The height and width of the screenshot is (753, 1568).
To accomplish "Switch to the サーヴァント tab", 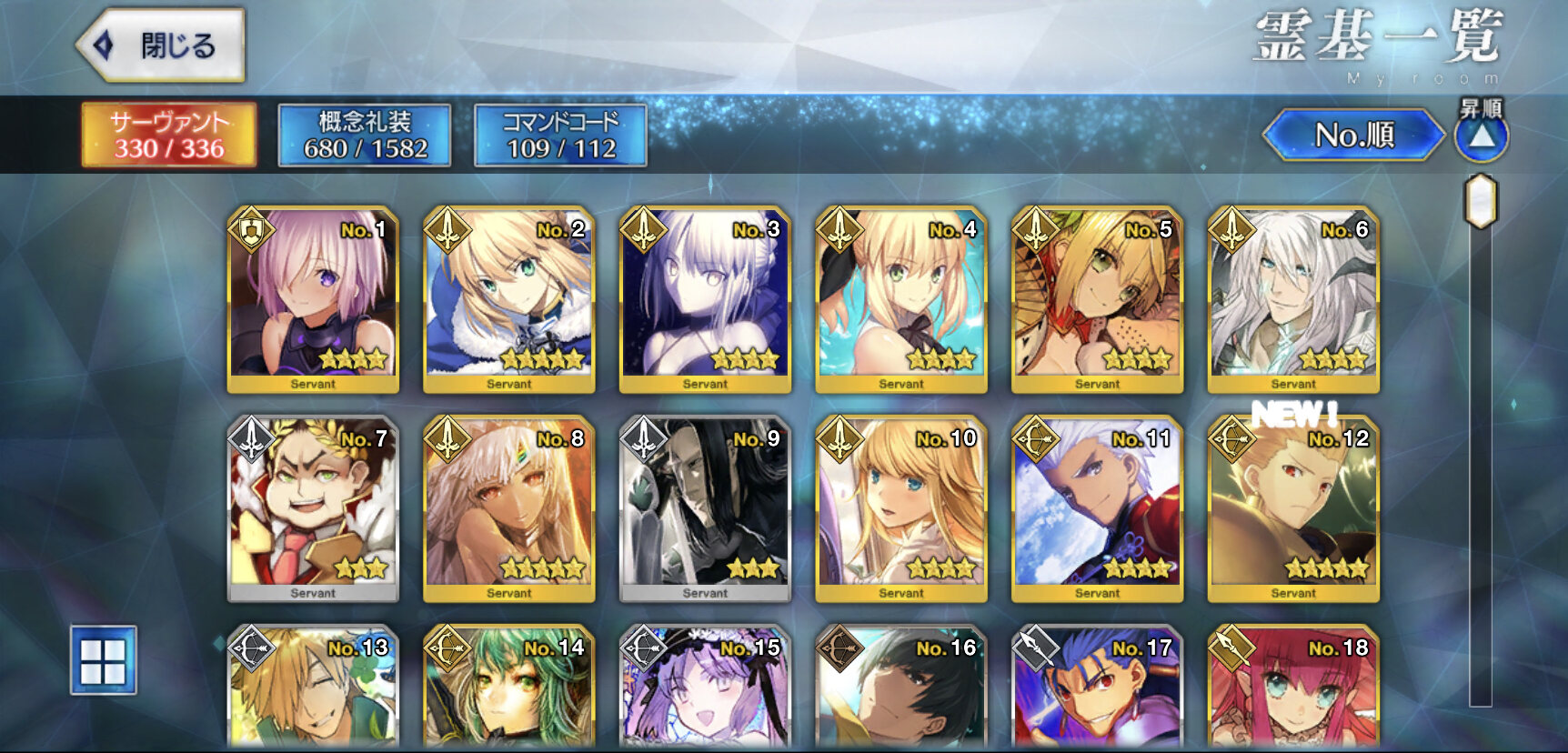I will click(169, 135).
